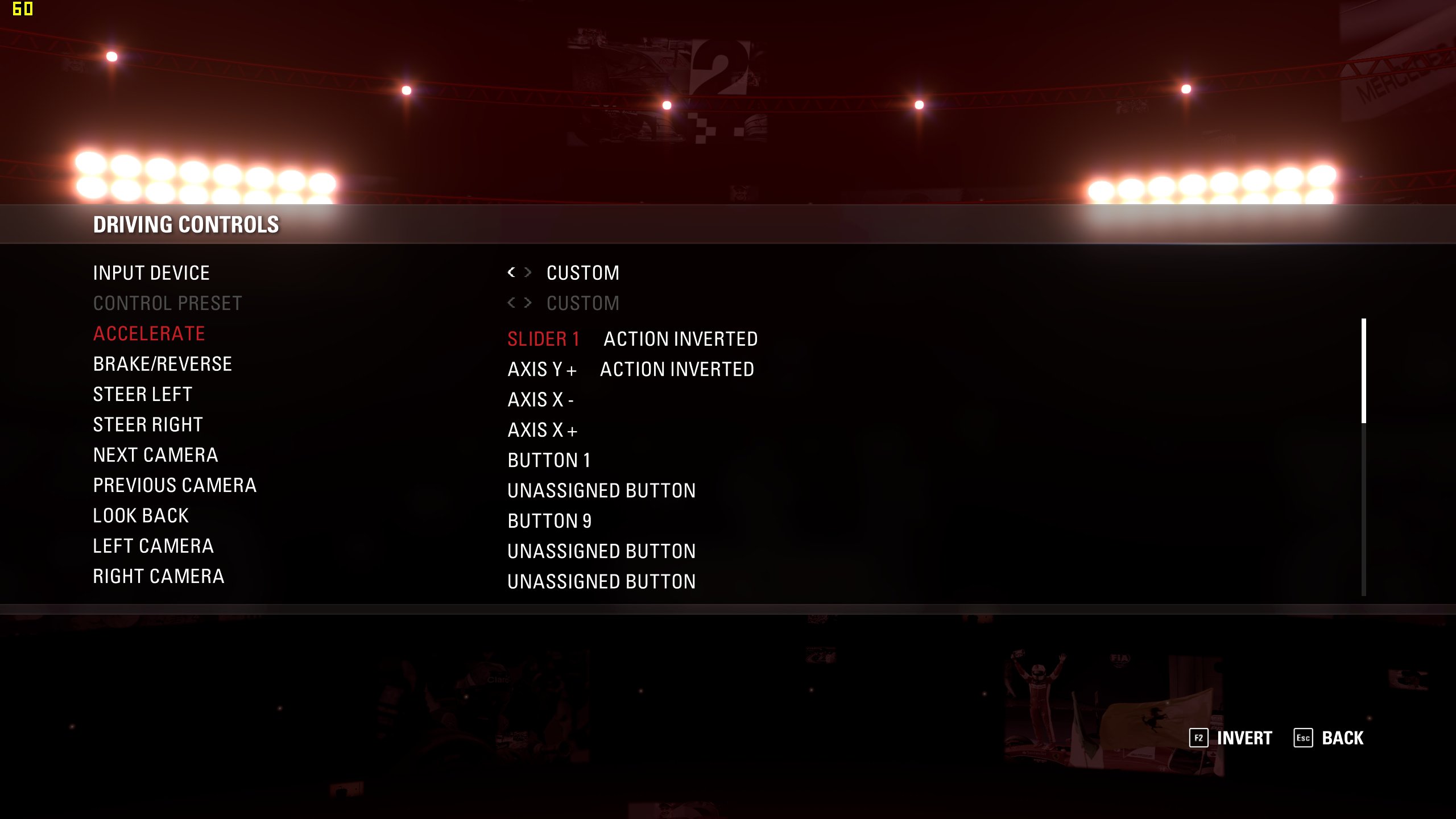The image size is (1456, 819).
Task: Select the Next Camera control
Action: click(156, 455)
